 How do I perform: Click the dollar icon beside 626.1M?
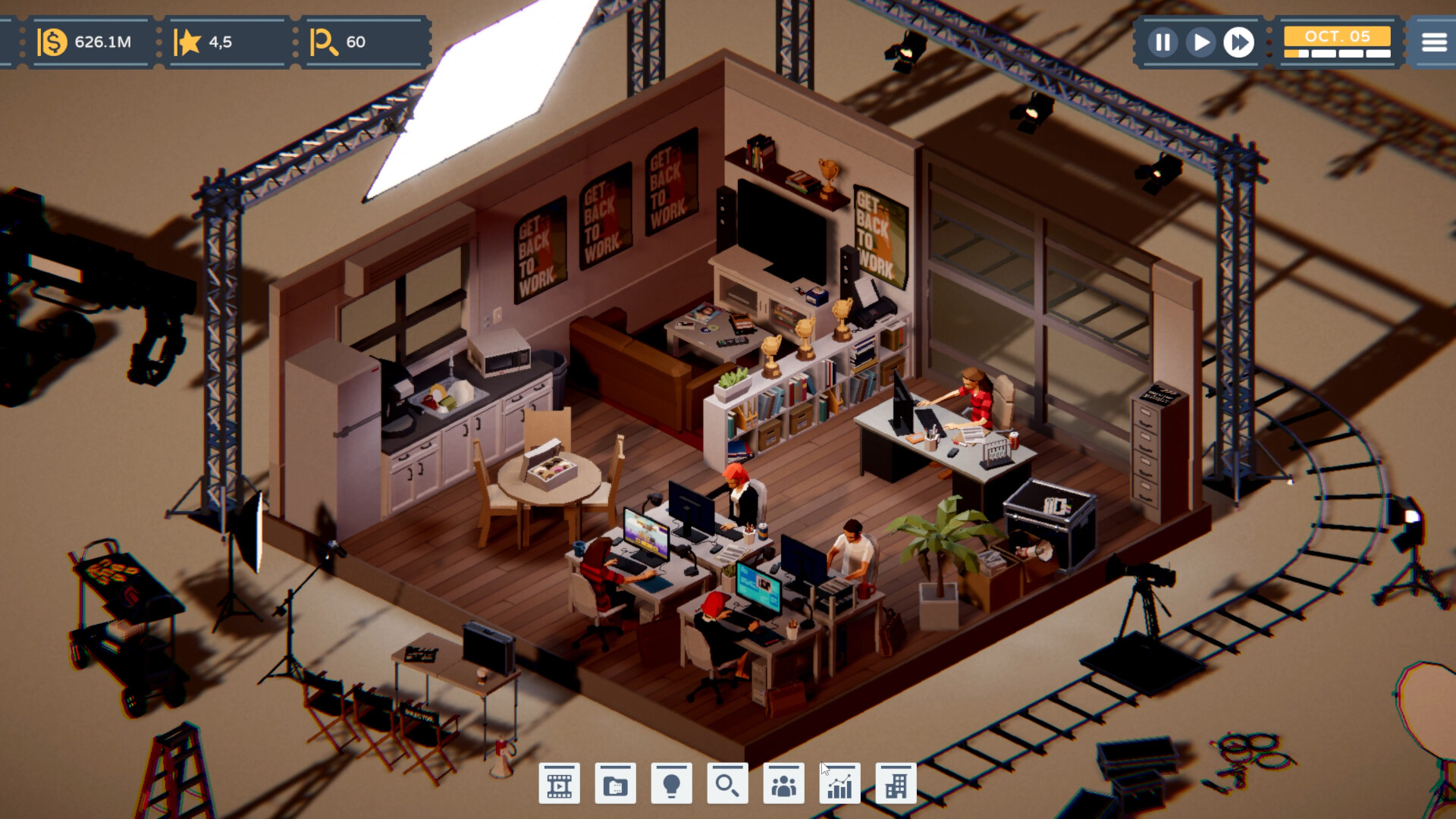tap(52, 42)
